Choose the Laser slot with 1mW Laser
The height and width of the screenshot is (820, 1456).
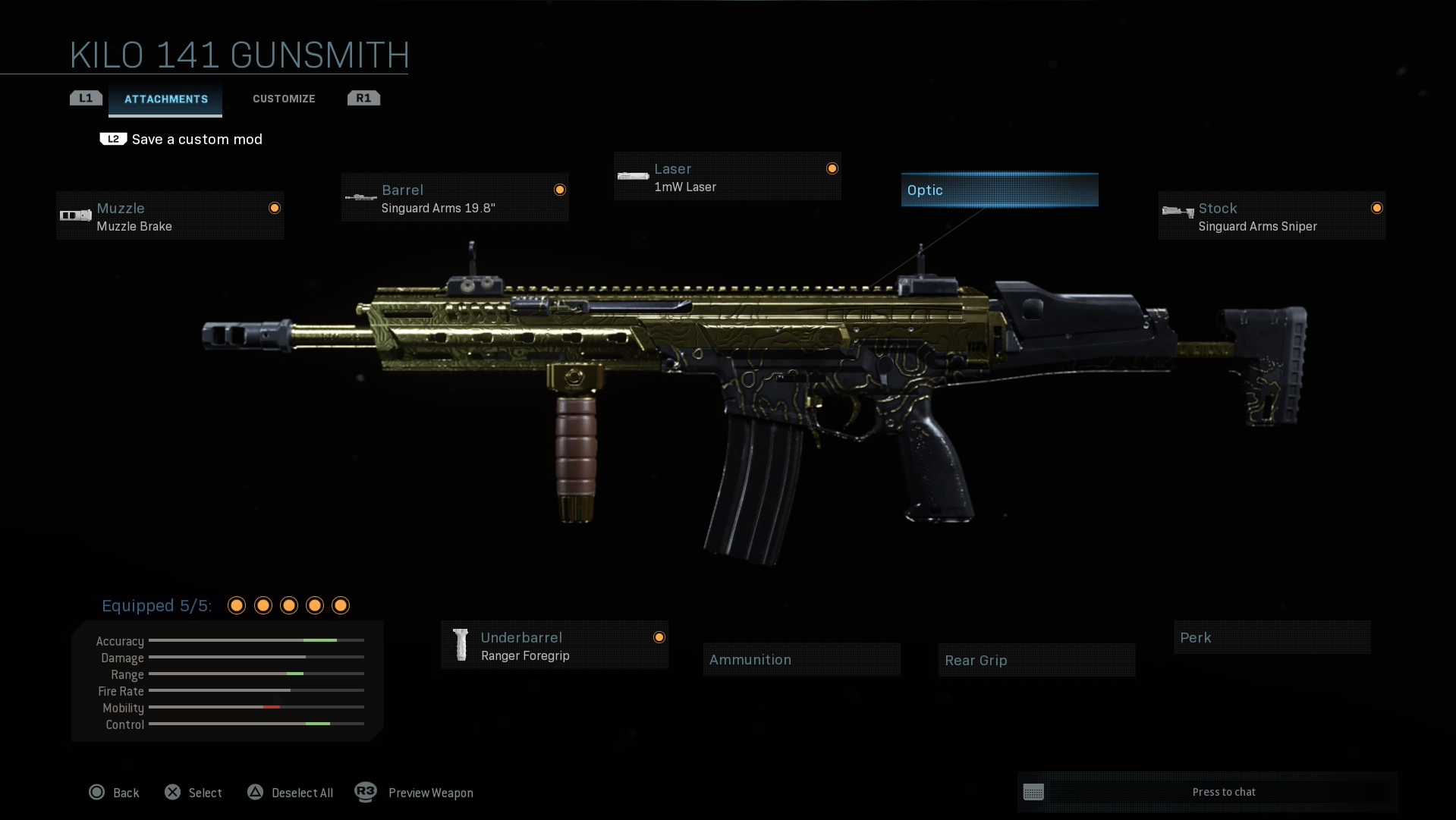pyautogui.click(x=727, y=177)
